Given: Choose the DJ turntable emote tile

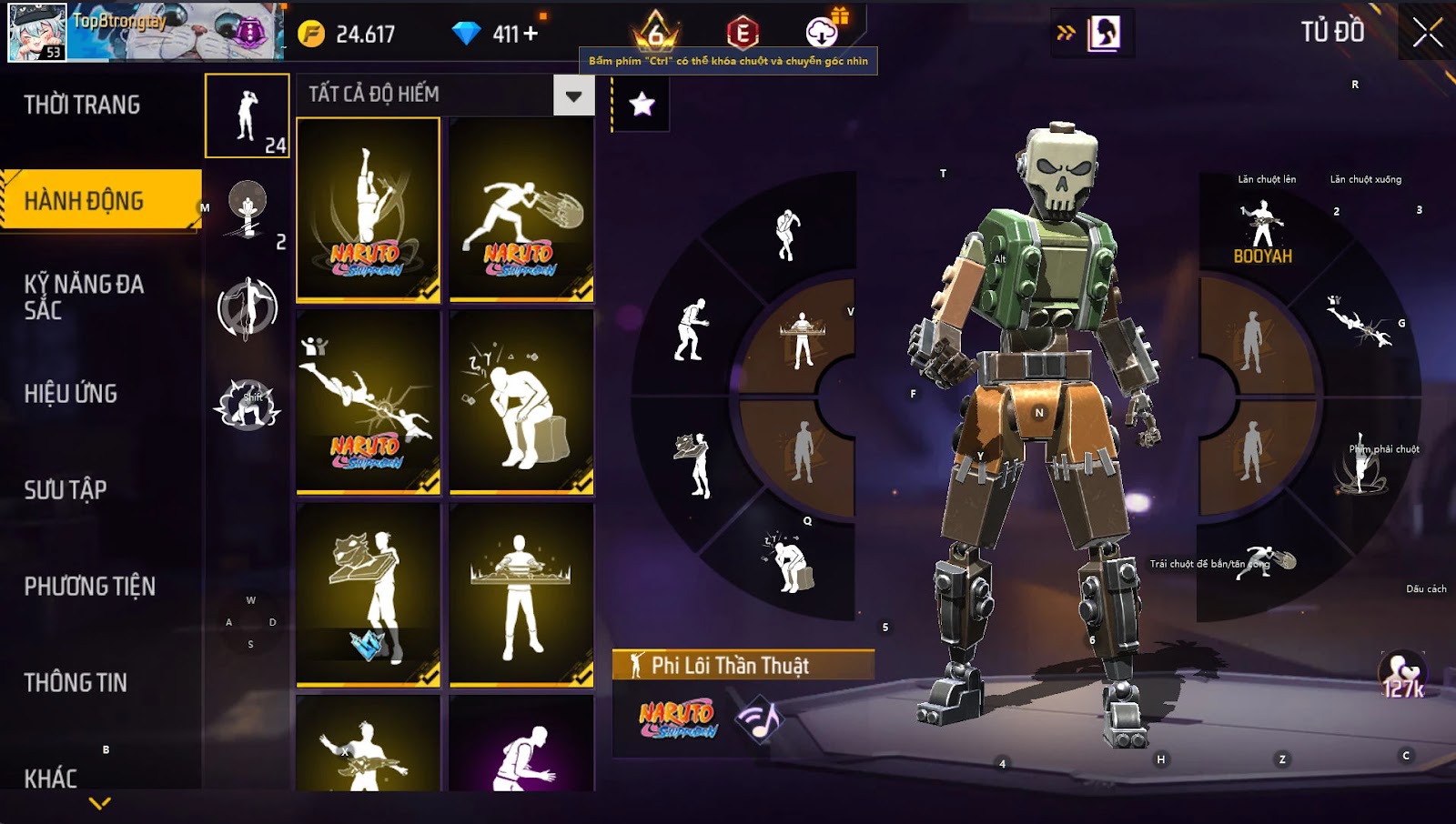Looking at the screenshot, I should (521, 595).
